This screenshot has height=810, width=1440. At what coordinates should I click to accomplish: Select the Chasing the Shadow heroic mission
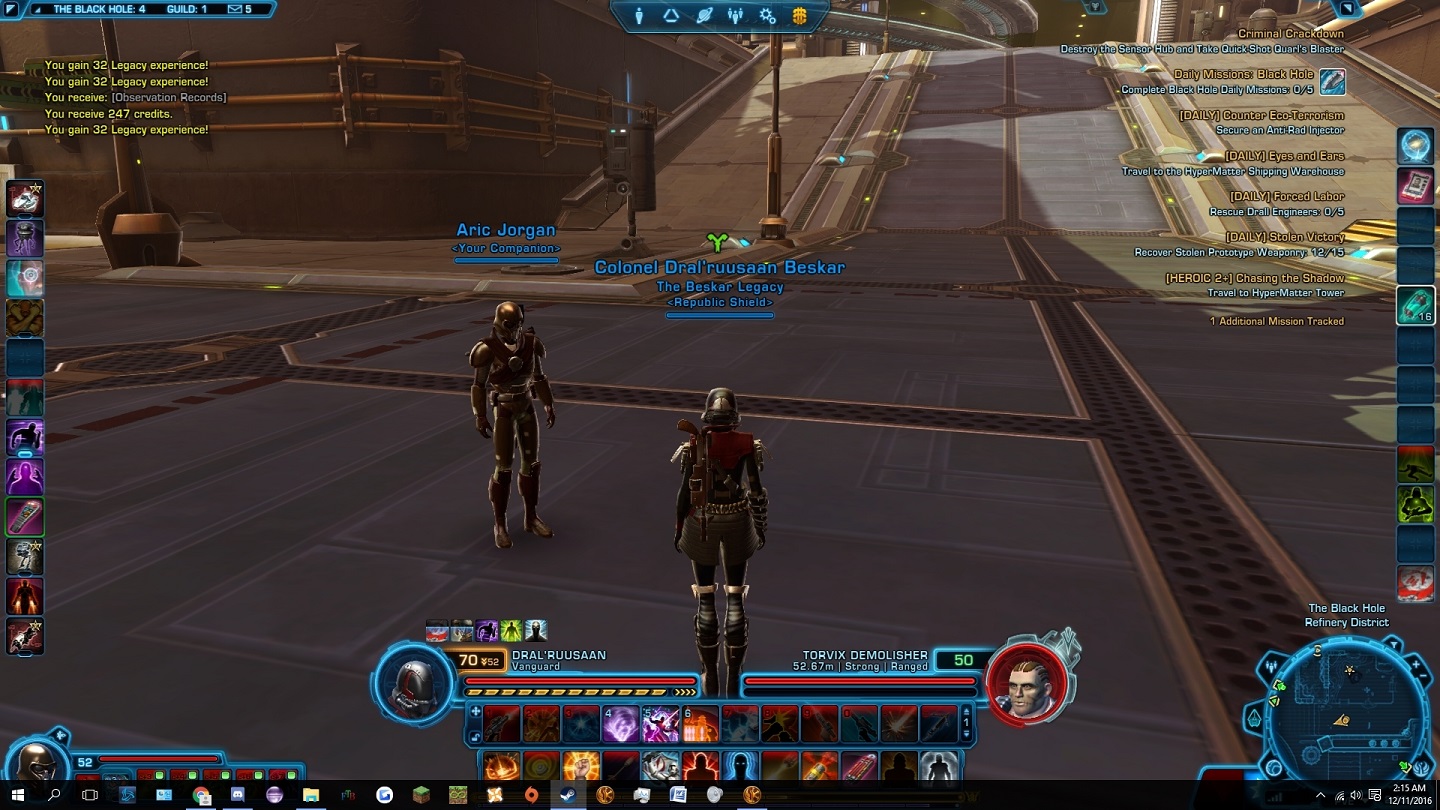click(1254, 278)
